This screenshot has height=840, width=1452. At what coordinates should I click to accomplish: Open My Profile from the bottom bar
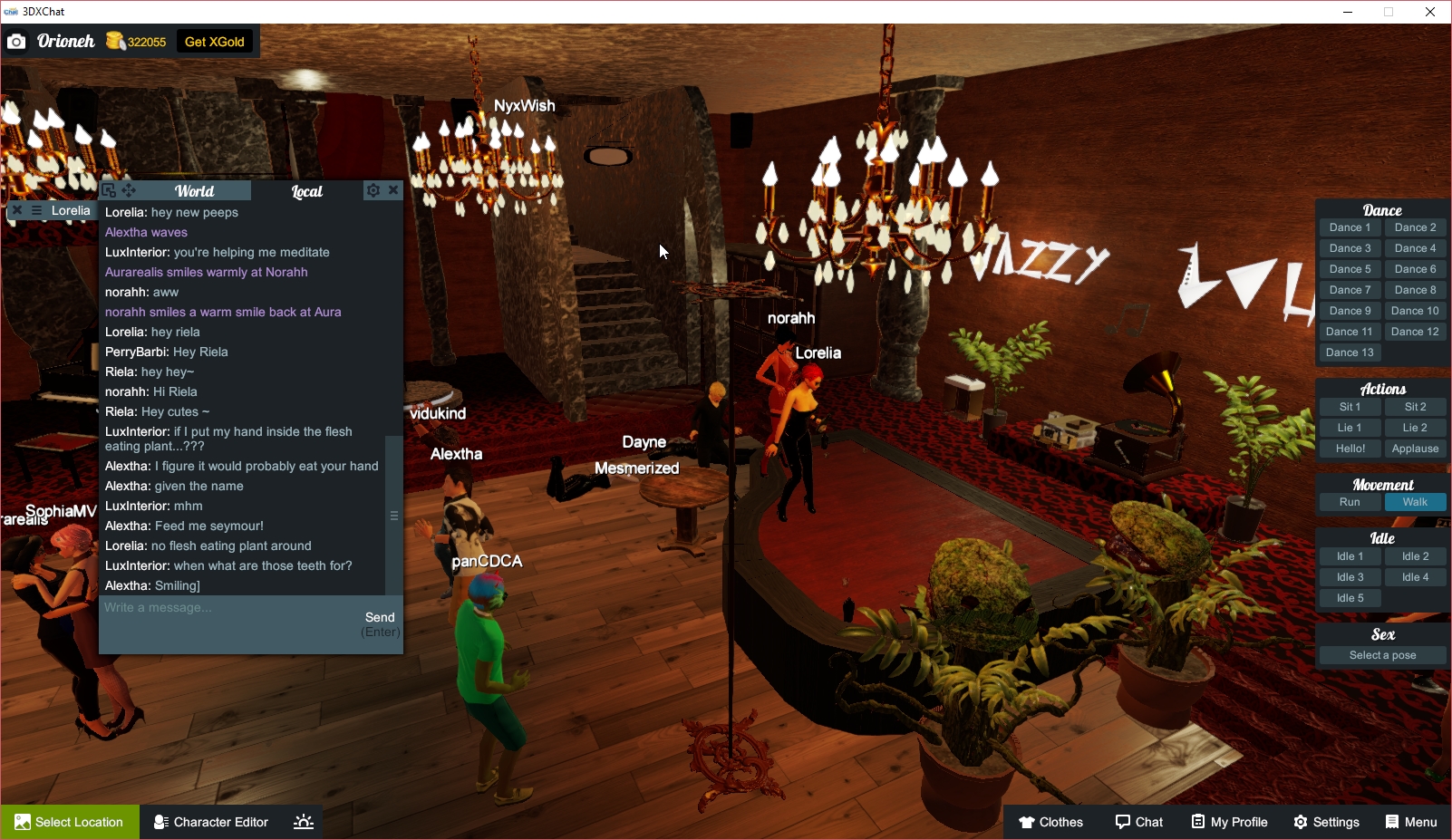click(1229, 822)
